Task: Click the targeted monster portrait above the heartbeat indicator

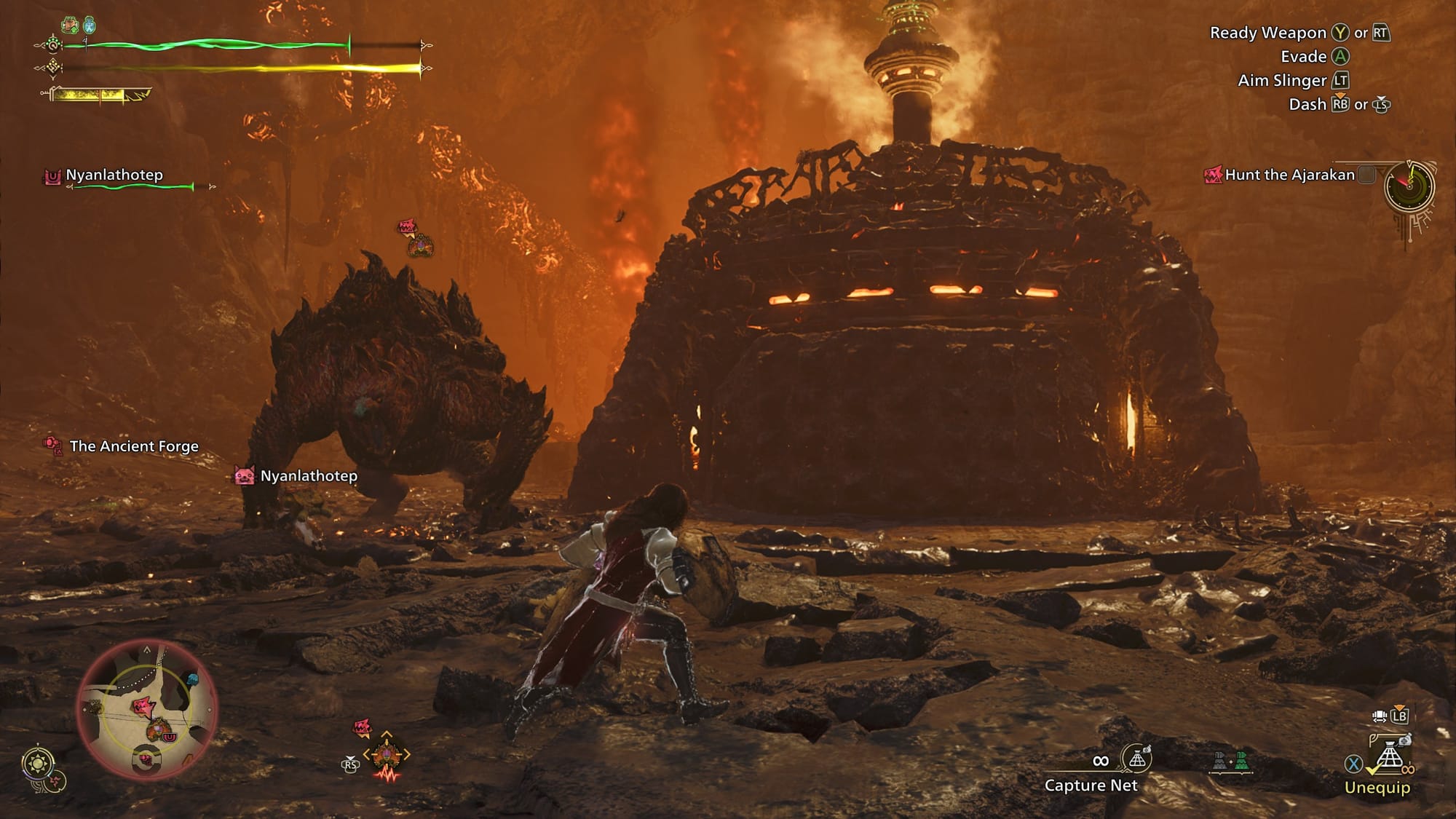Action: 387,755
